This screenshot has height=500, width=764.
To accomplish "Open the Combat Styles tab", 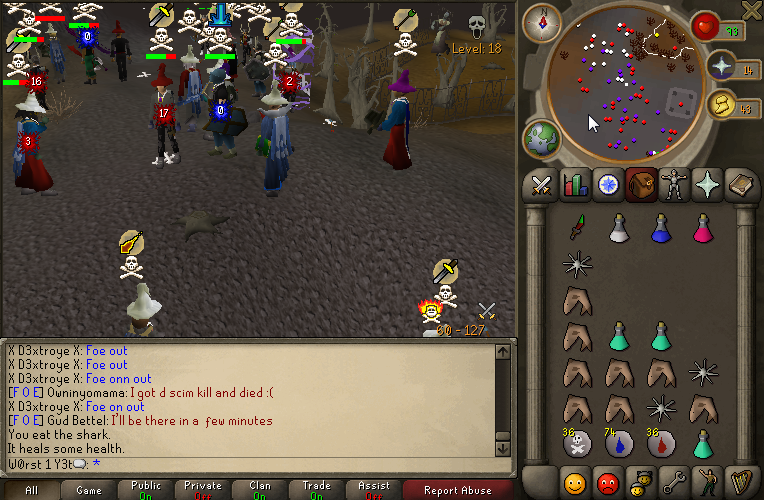I will pos(542,185).
